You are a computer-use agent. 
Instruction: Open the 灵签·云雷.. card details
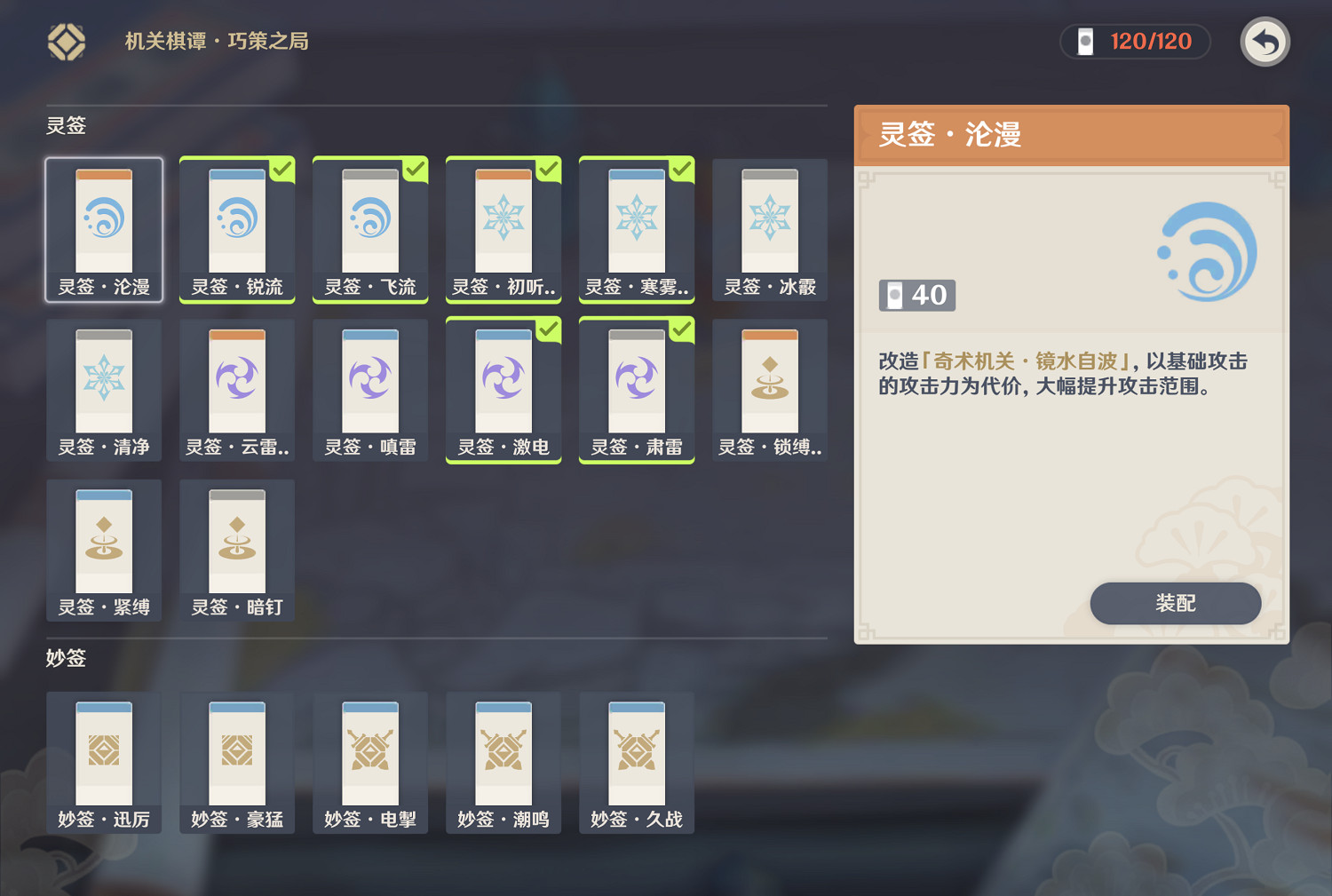tap(237, 390)
